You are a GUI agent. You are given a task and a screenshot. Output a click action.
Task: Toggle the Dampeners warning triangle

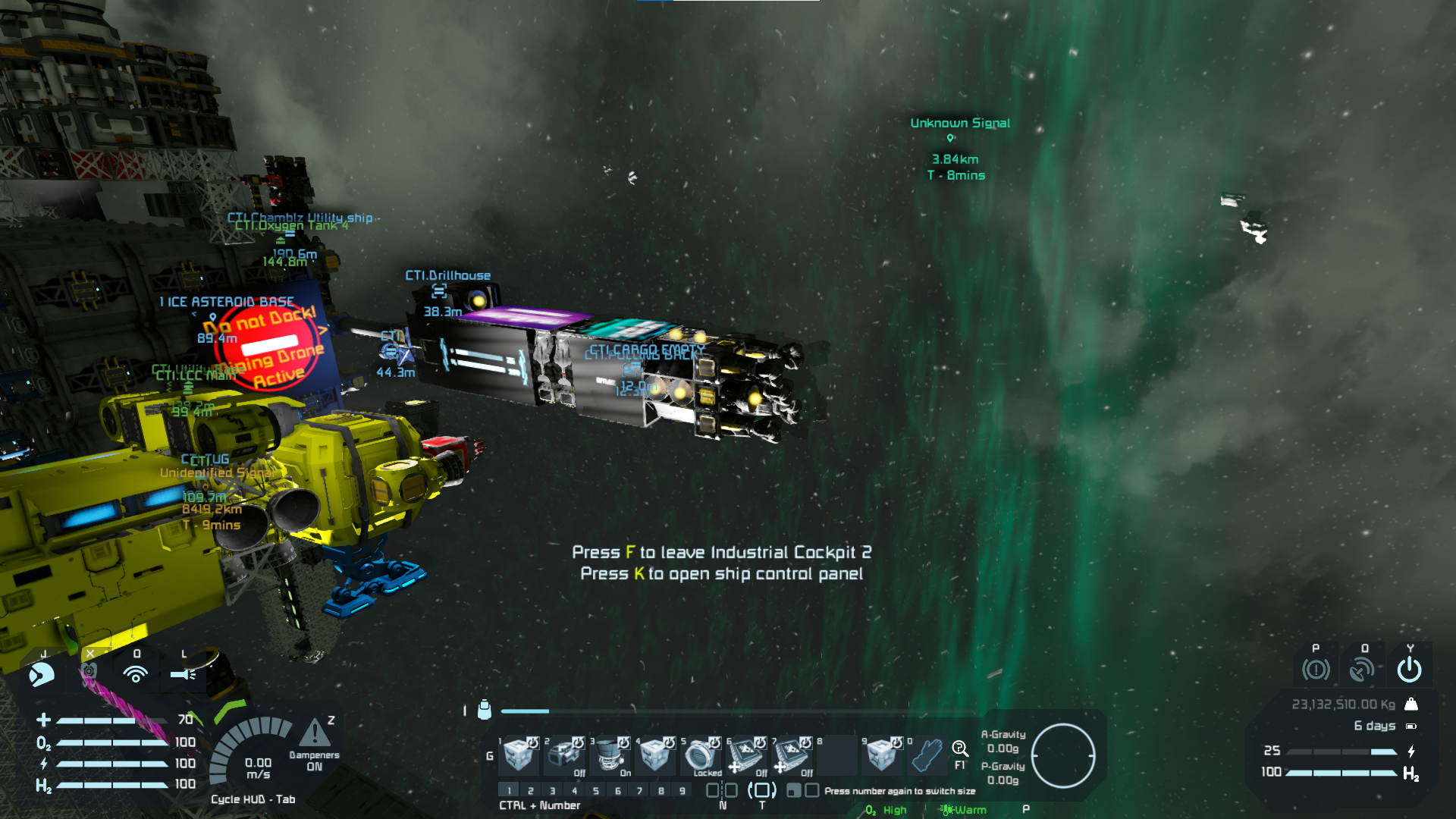[x=314, y=734]
